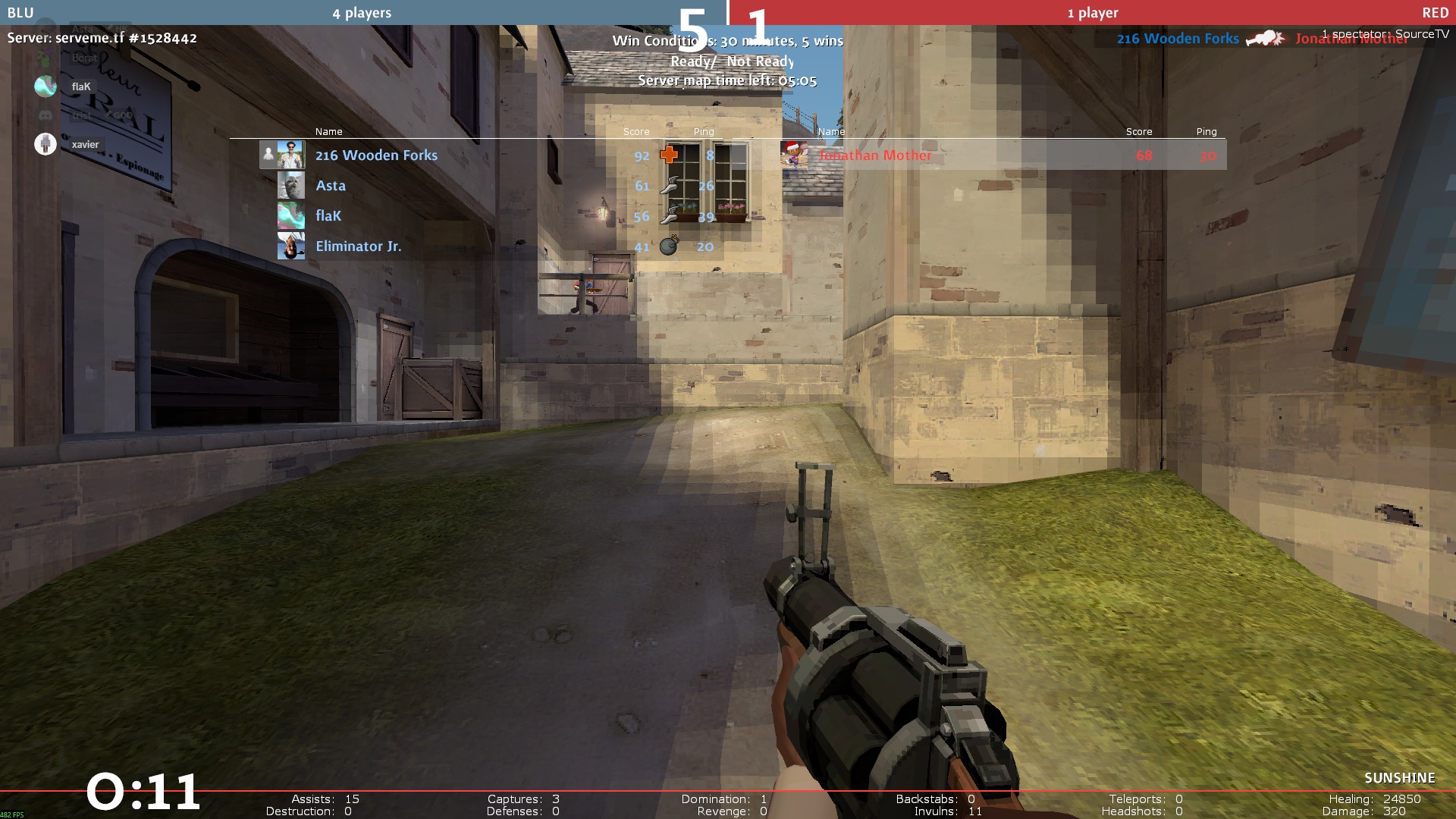Click Asta's scoreboard avatar picture
The height and width of the screenshot is (819, 1456).
click(290, 186)
